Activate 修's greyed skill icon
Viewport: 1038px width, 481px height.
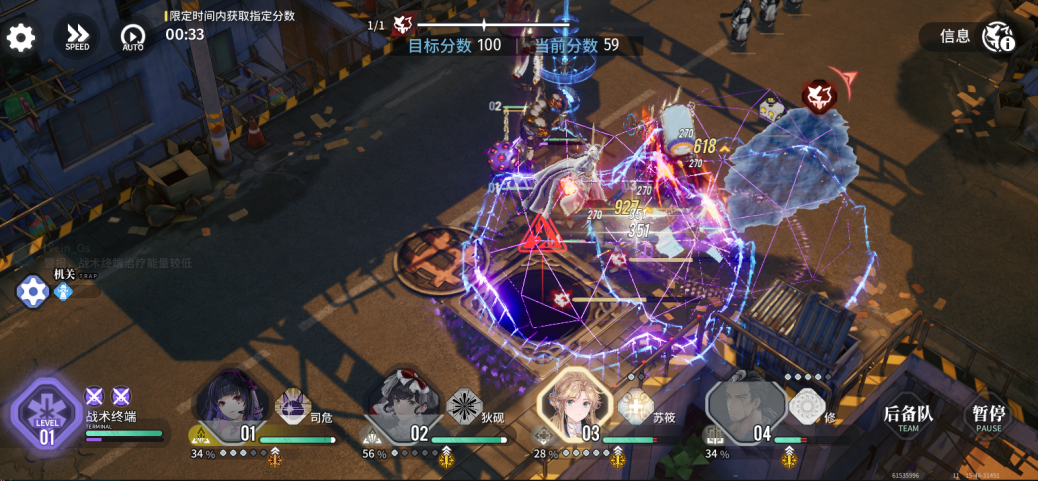click(x=806, y=406)
